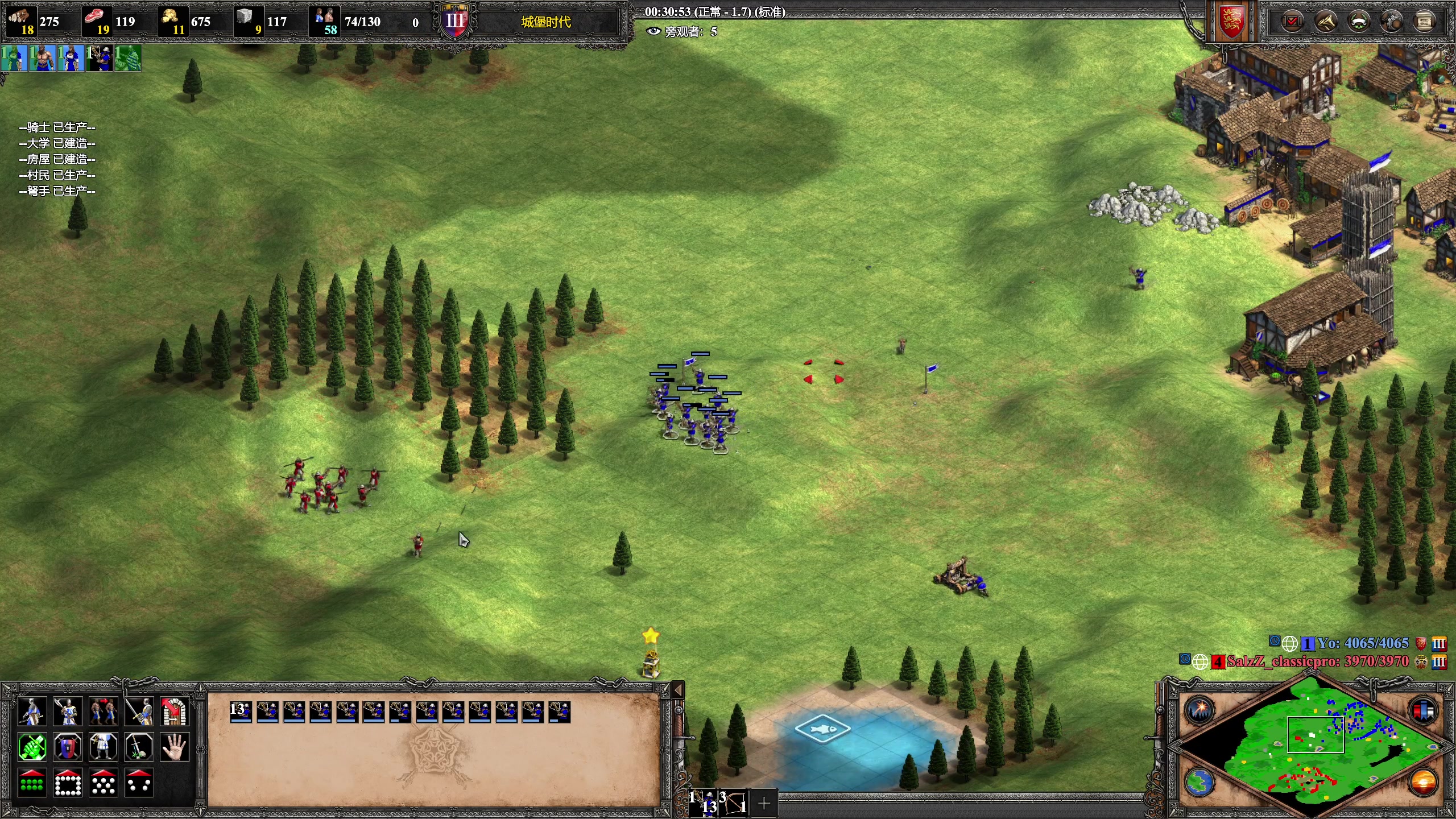Choose the green Line formation button

point(32,783)
